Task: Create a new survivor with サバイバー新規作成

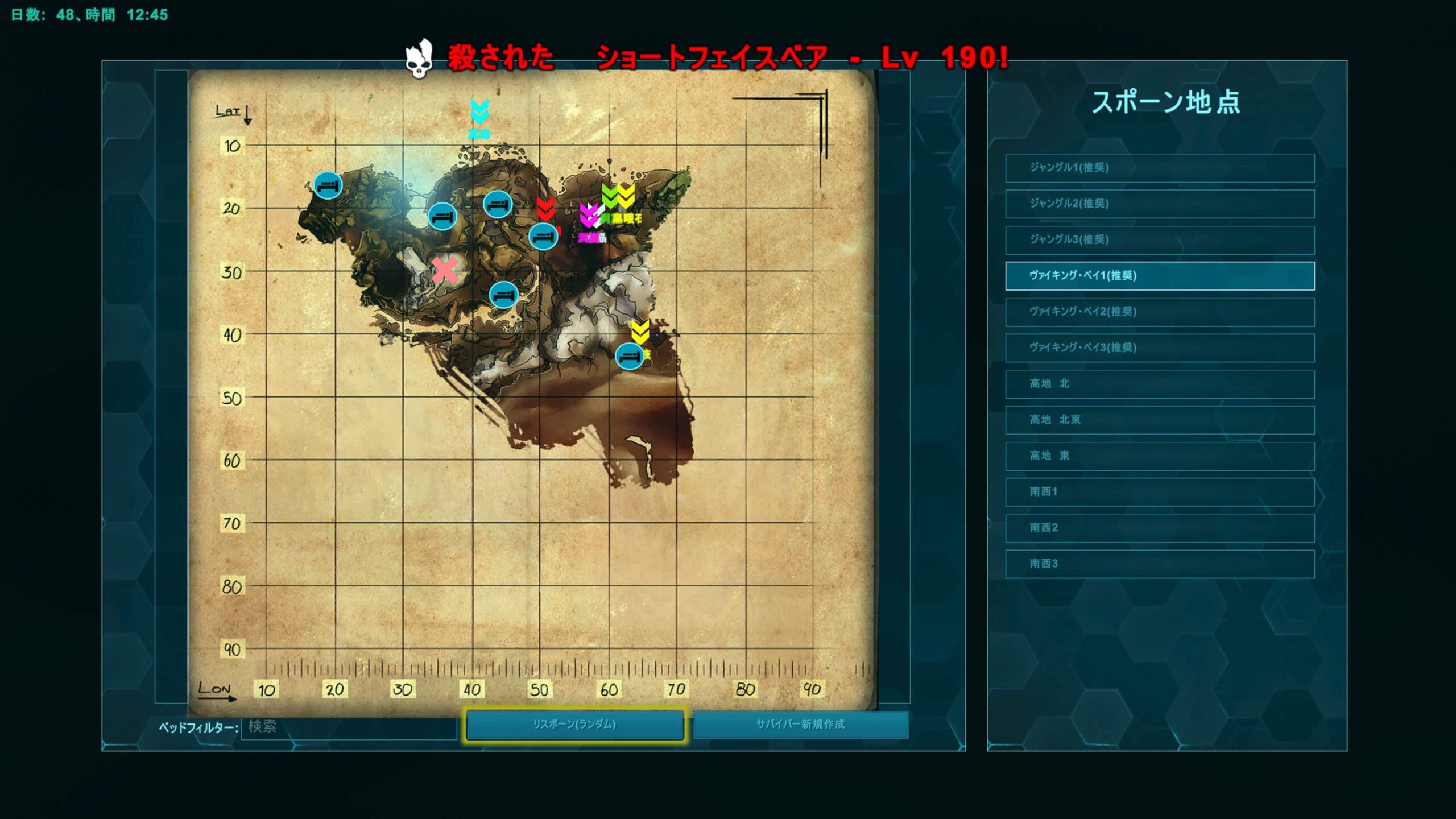Action: click(x=800, y=725)
